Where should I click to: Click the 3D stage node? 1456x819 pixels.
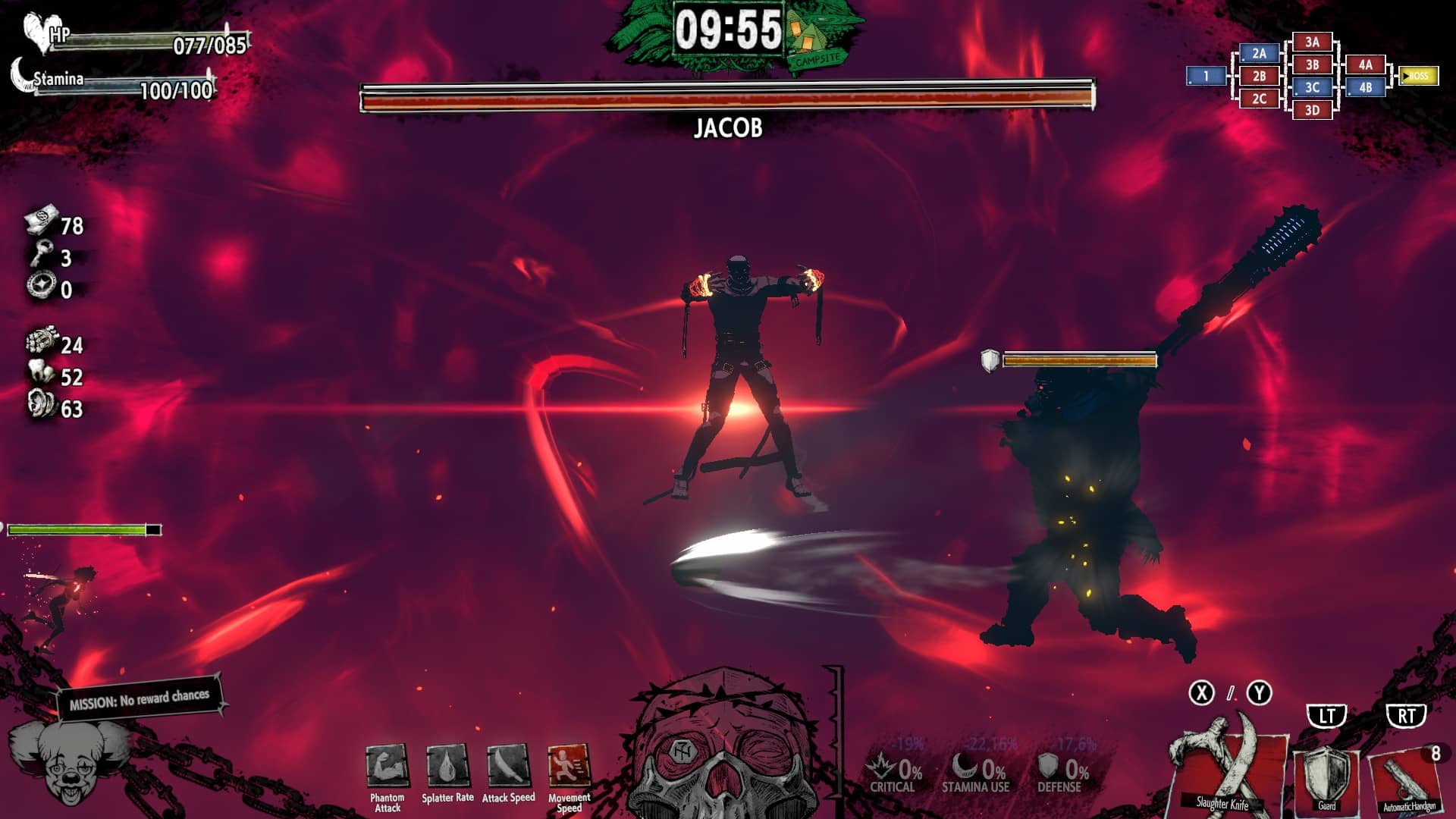coord(1312,111)
